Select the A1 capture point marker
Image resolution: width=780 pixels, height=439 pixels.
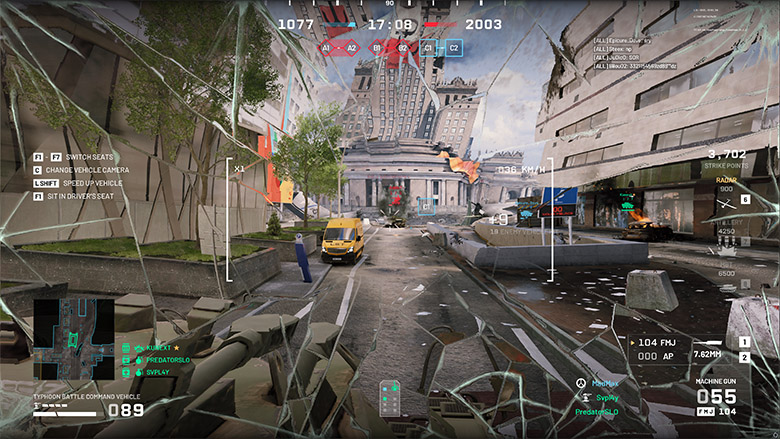pos(325,47)
